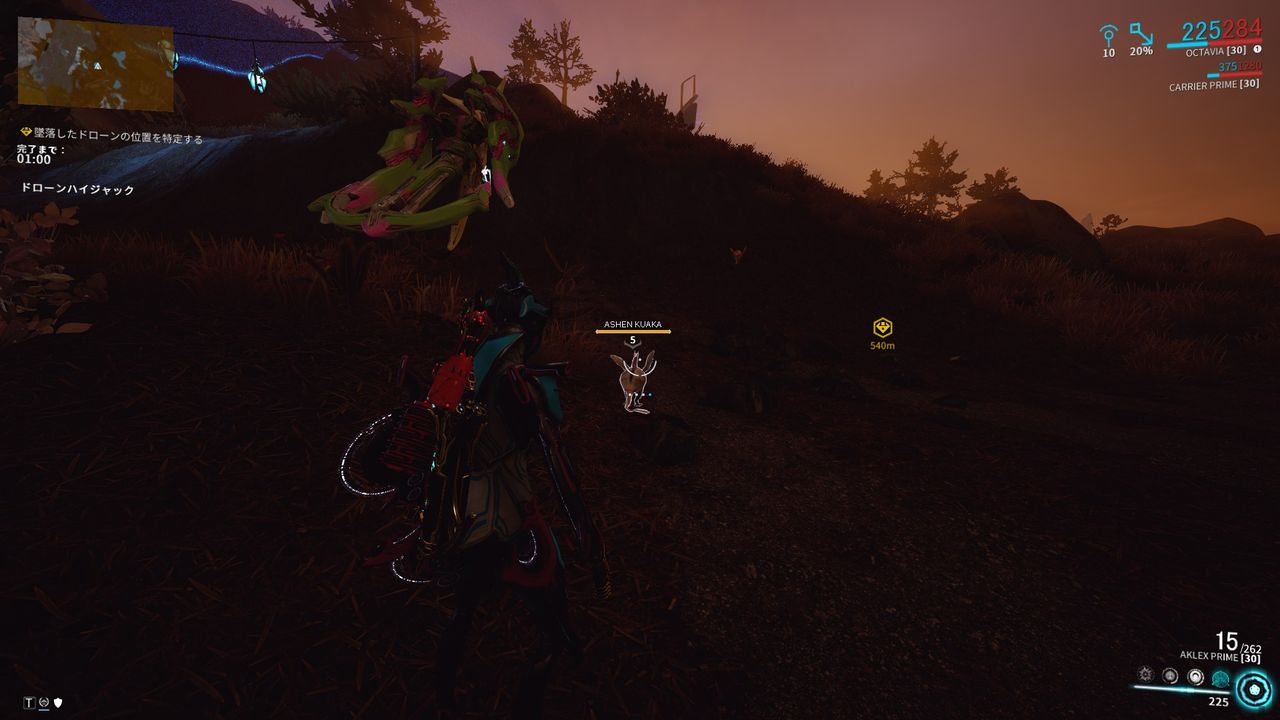Viewport: 1280px width, 720px height.
Task: Select Octavia's Amp ability icon
Action: (1220, 677)
